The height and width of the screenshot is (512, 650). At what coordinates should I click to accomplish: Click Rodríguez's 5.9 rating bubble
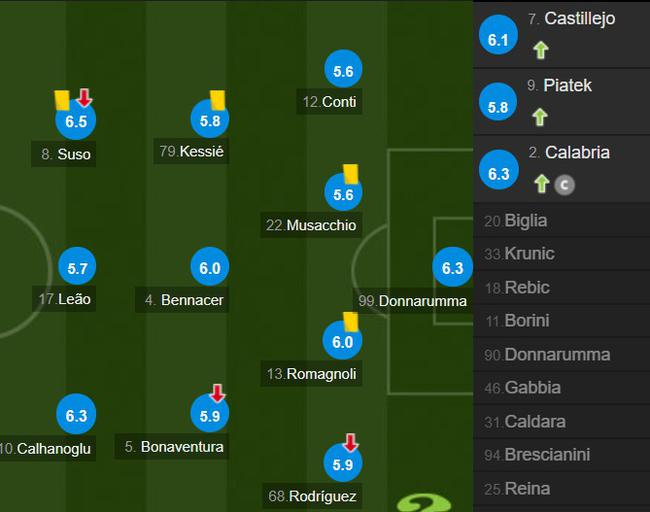[343, 464]
